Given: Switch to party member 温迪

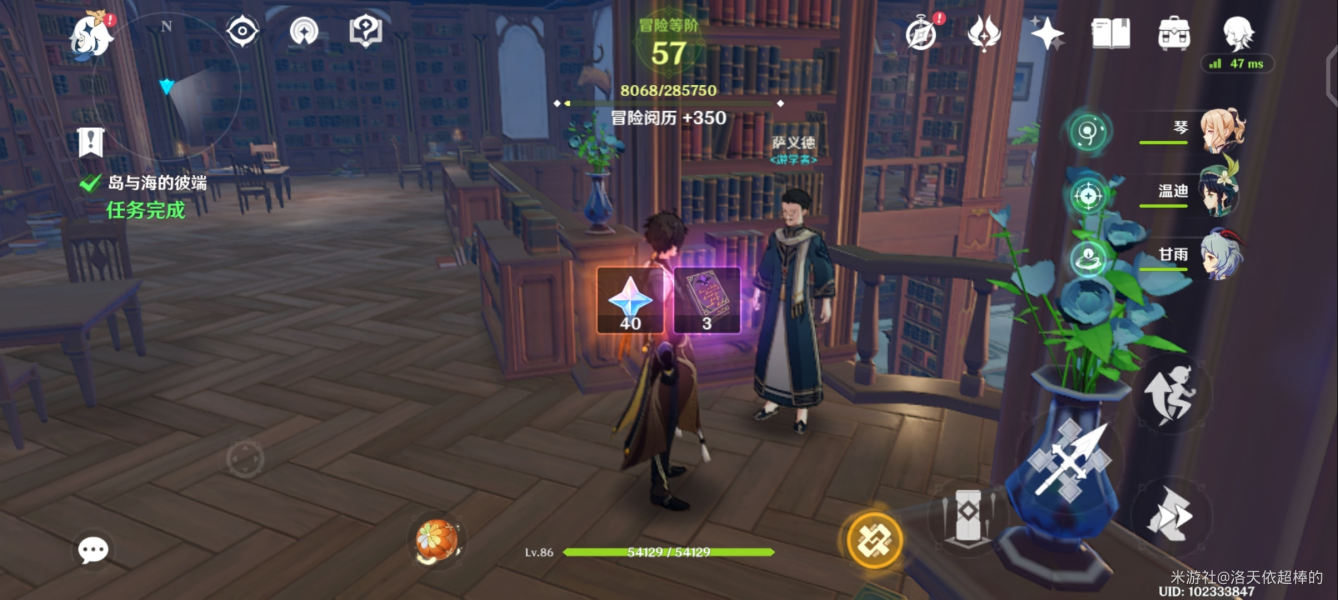Looking at the screenshot, I should click(1220, 192).
